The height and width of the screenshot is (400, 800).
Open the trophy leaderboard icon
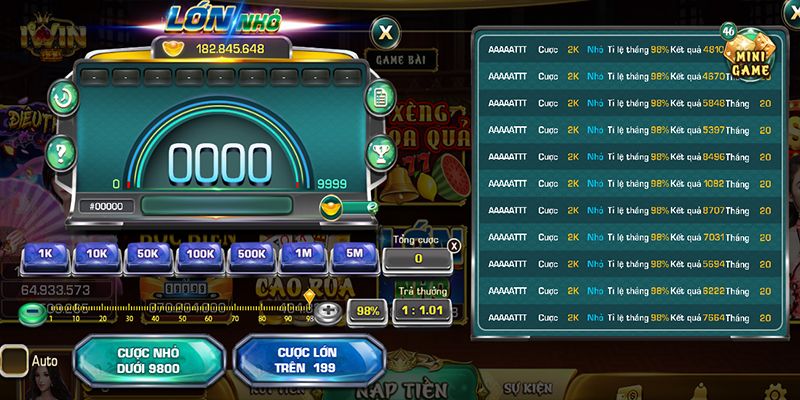[x=380, y=152]
